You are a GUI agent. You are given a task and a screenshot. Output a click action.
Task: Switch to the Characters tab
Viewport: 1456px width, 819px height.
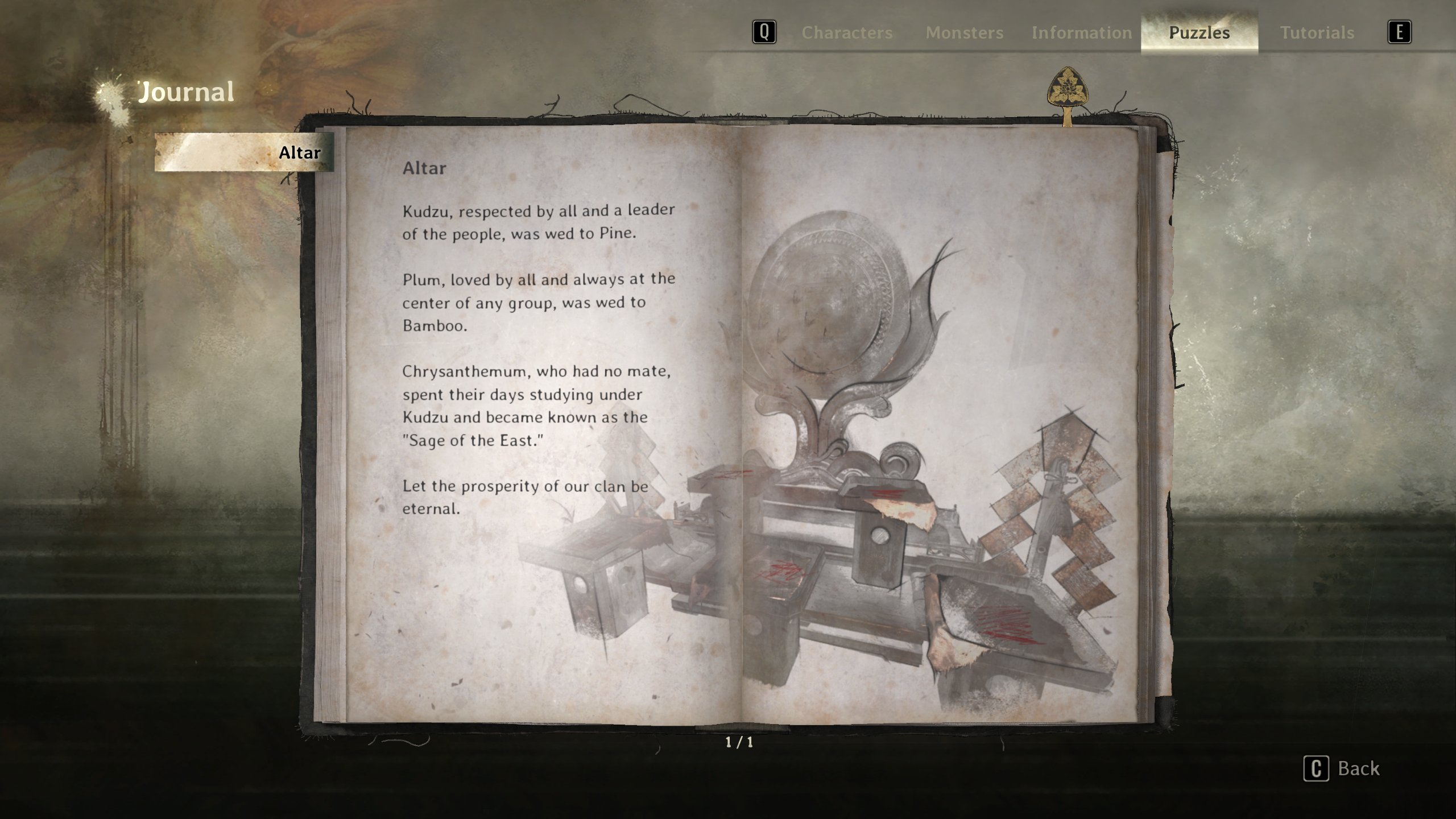[x=847, y=32]
